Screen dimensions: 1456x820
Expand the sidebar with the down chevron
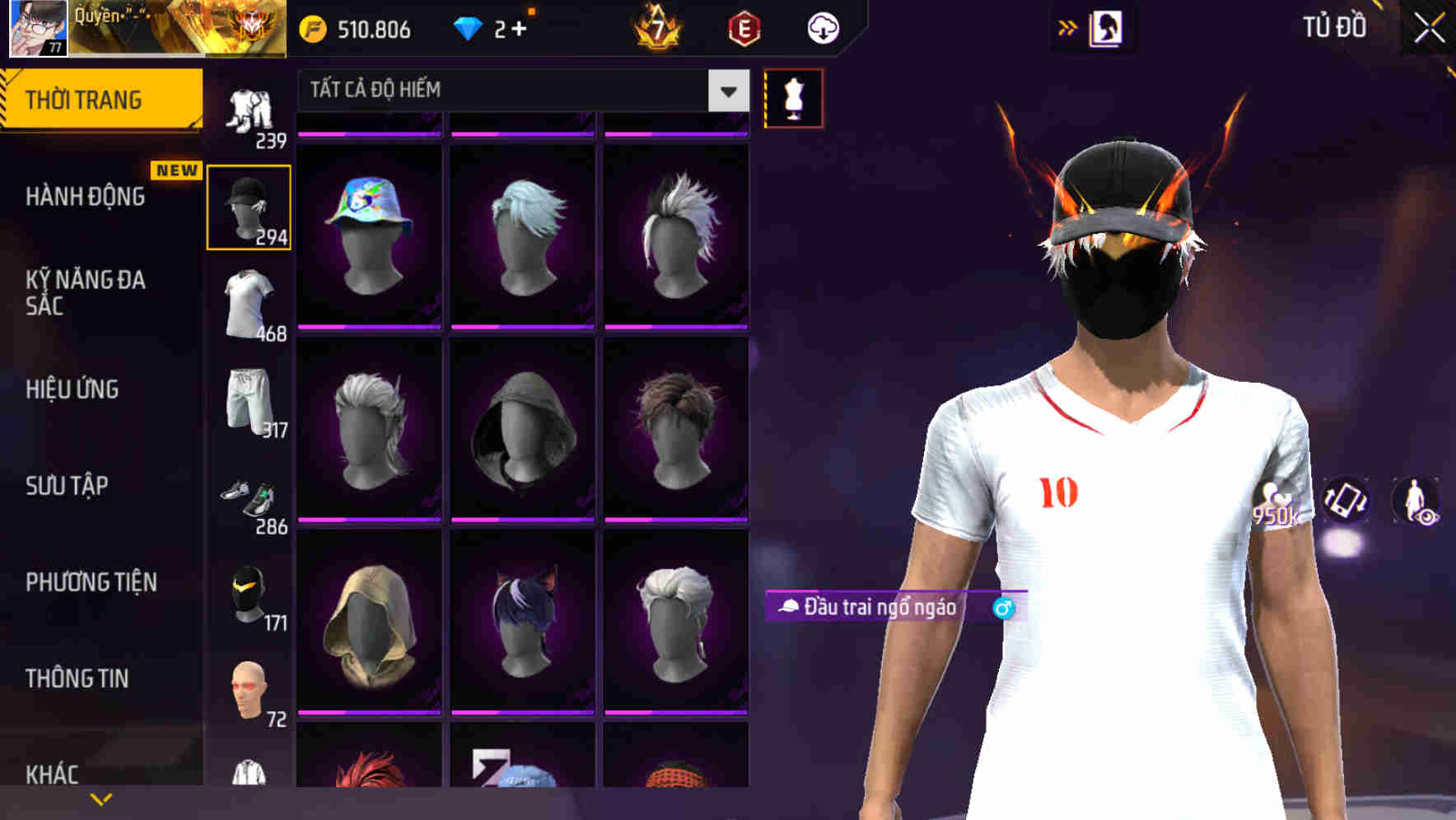pos(101,797)
